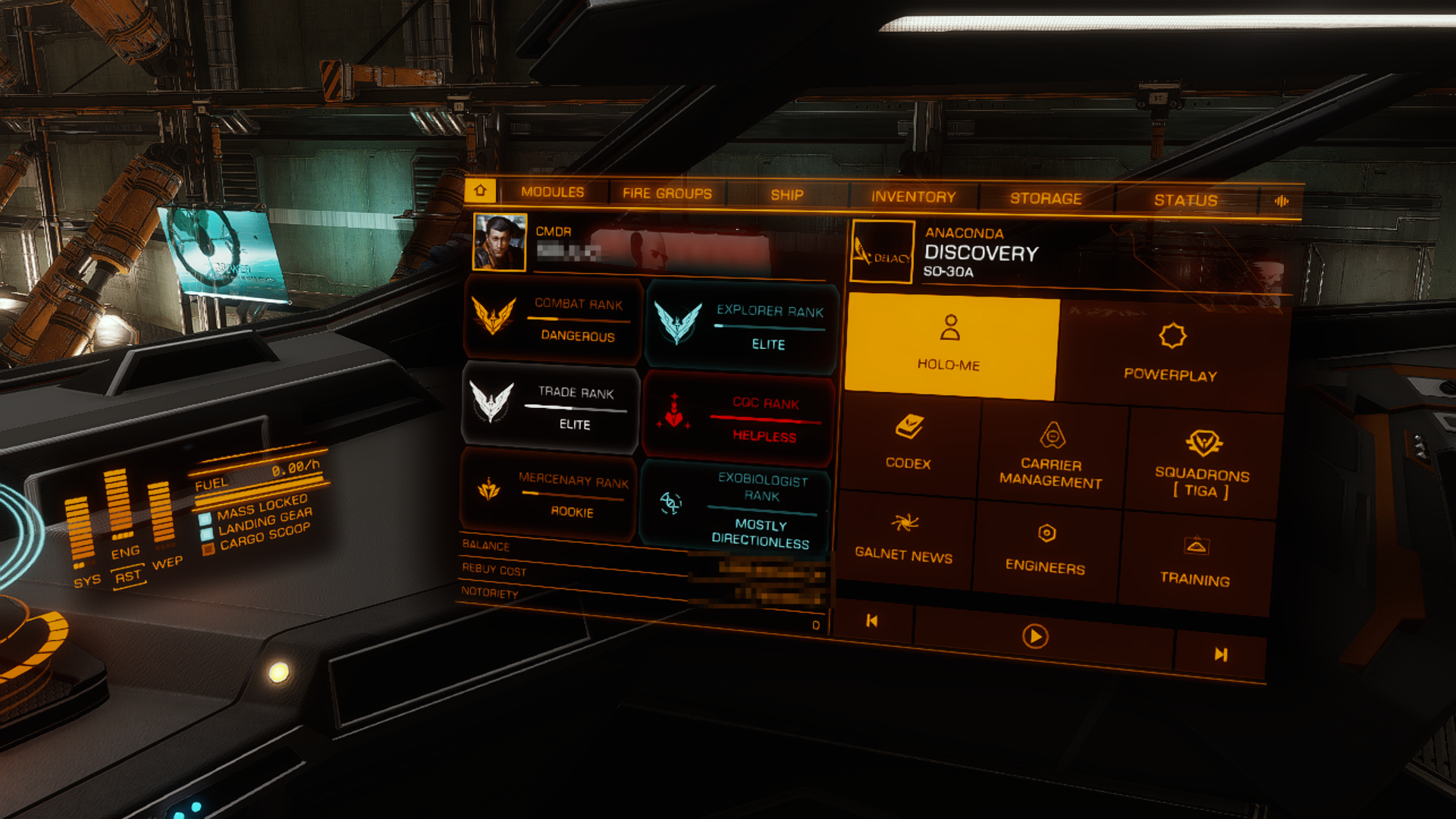Read Galnet News
The height and width of the screenshot is (819, 1456).
(904, 538)
